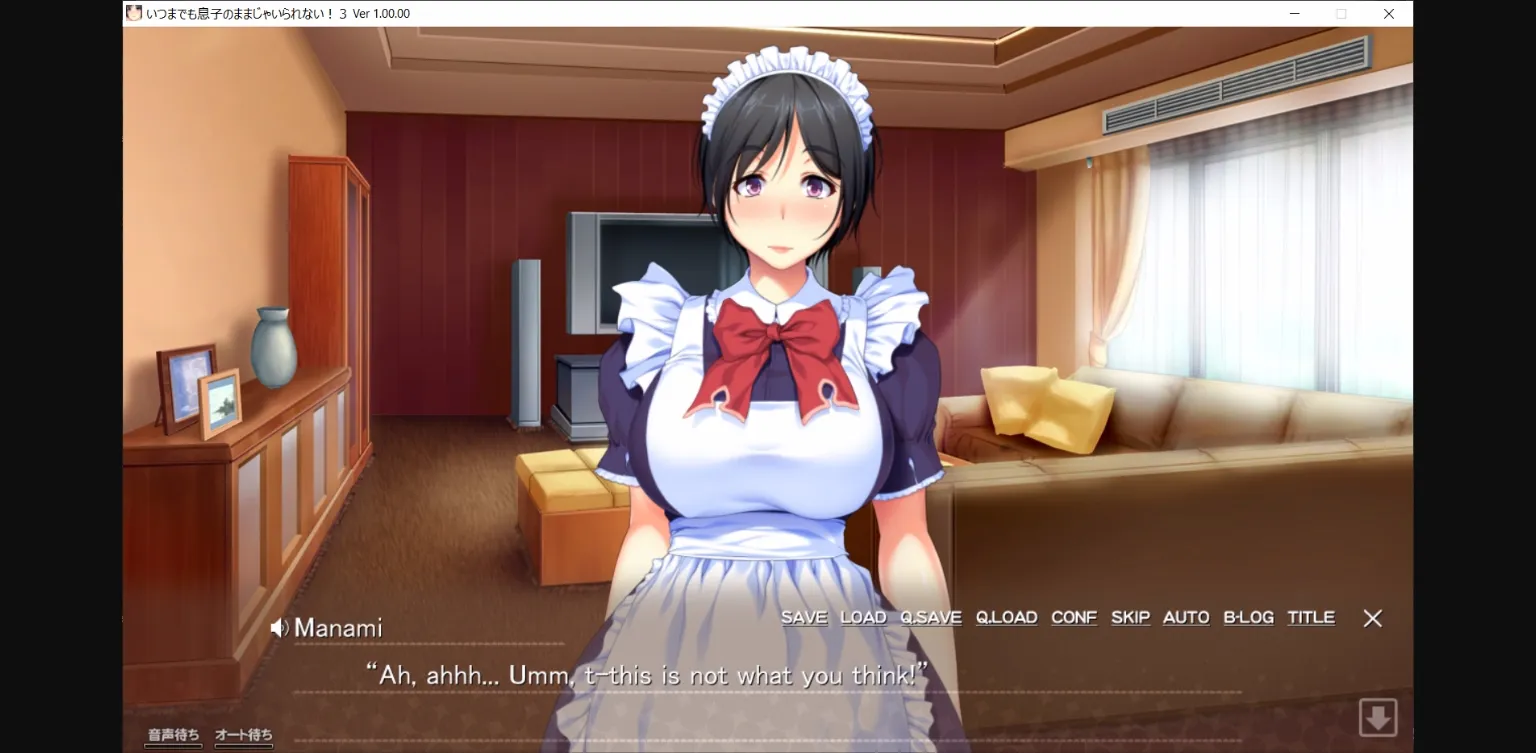Open the CONF settings menu
The image size is (1536, 753).
[x=1074, y=617]
